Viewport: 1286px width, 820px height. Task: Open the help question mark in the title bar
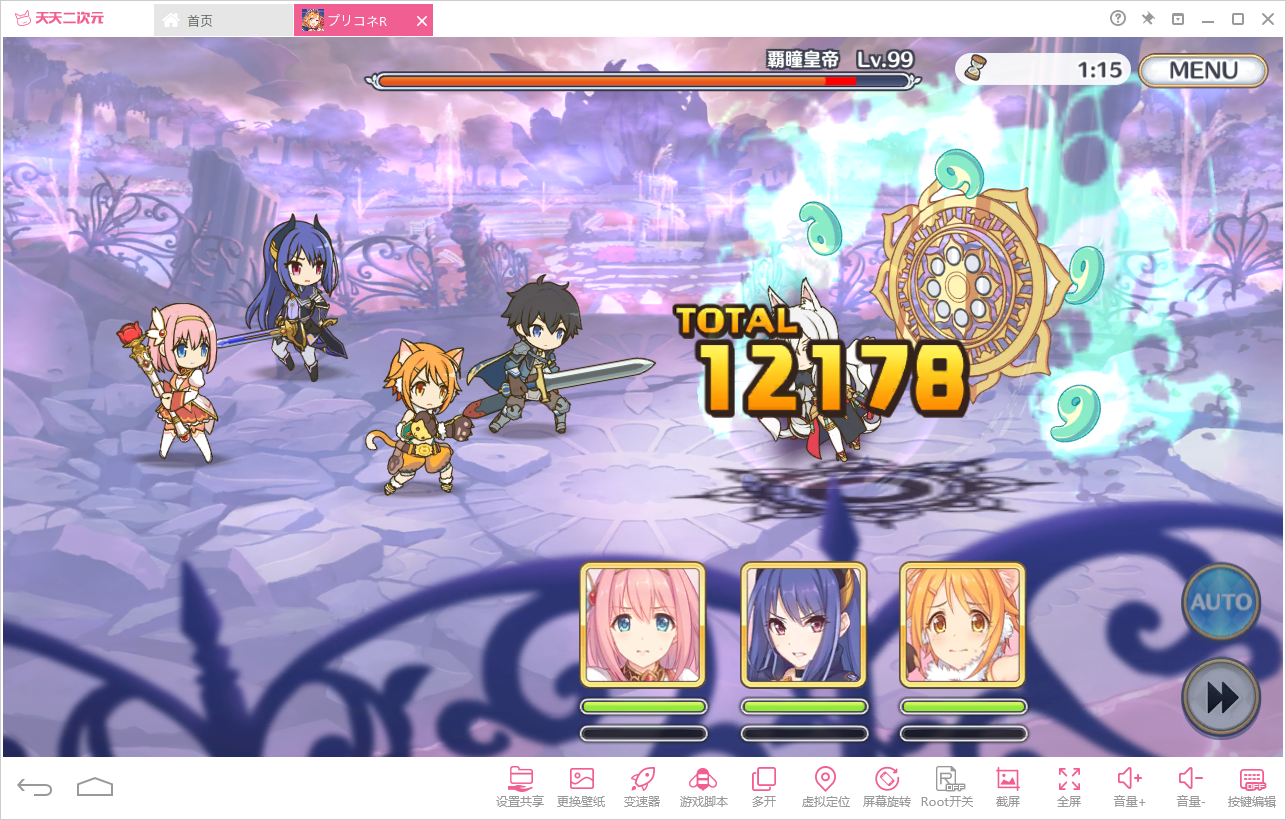coord(1117,18)
